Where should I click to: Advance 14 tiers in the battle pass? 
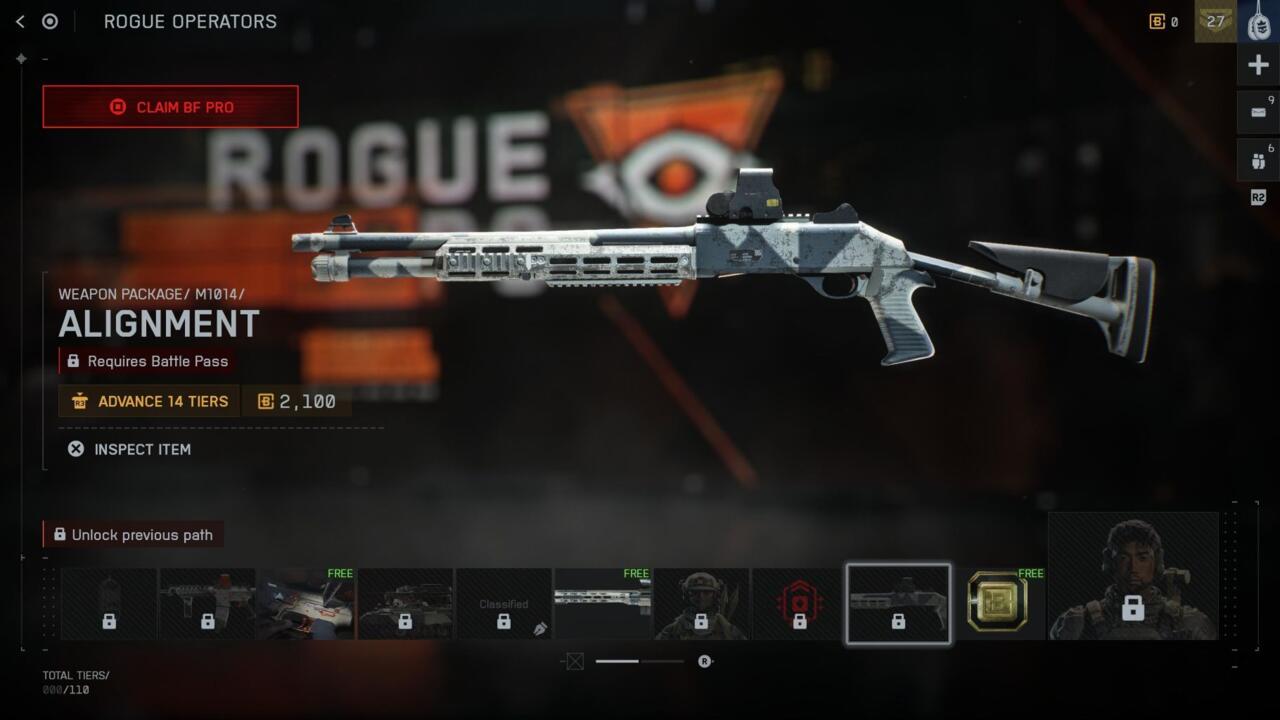pyautogui.click(x=149, y=401)
